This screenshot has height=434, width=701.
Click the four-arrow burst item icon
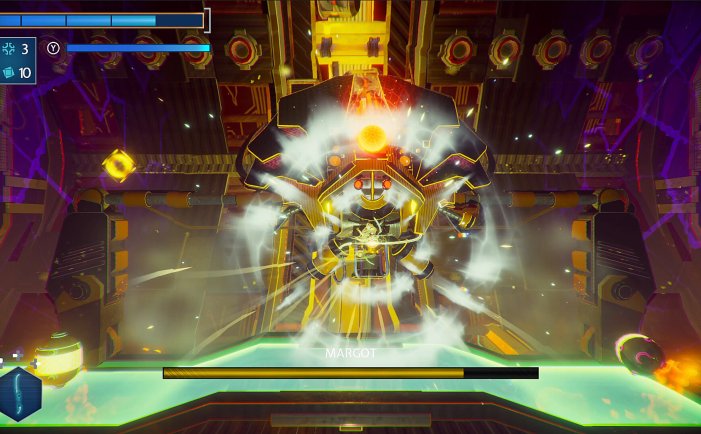tap(9, 49)
